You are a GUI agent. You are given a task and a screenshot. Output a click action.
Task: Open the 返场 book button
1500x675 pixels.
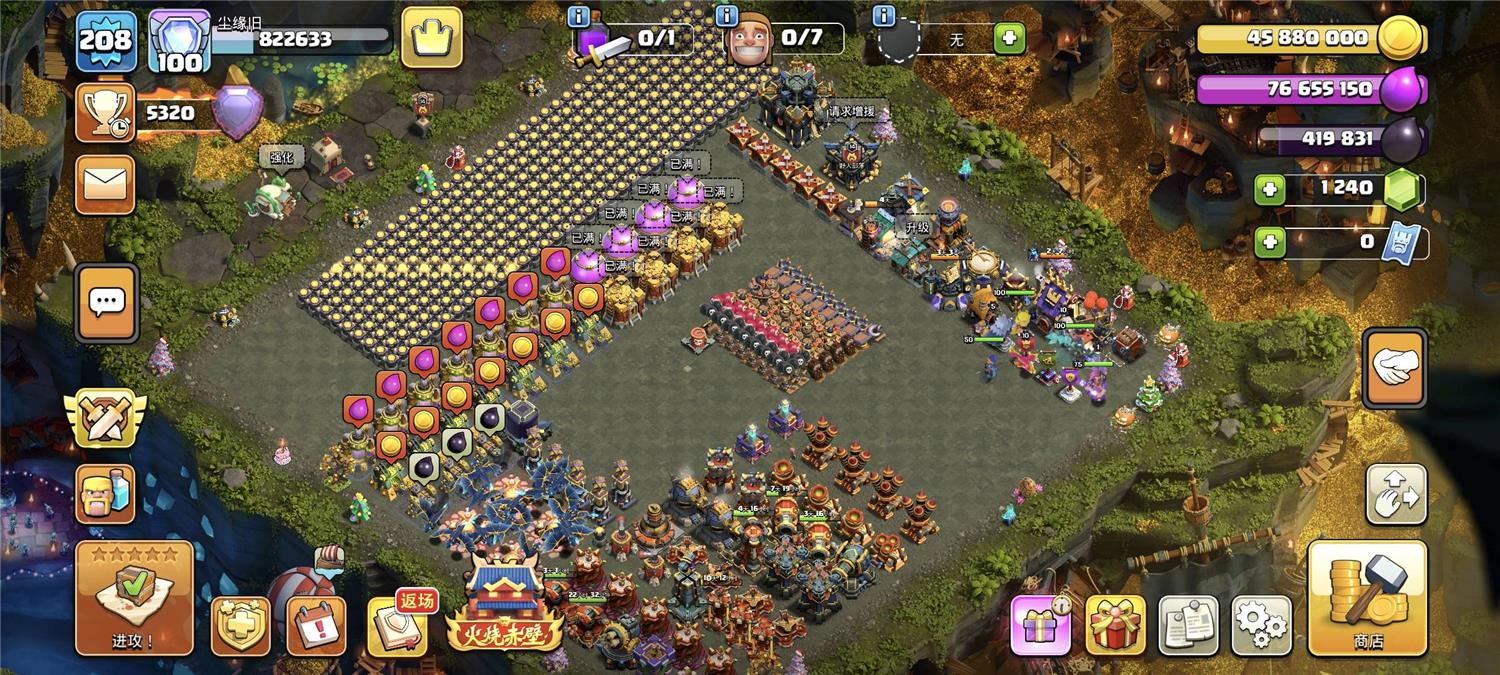point(396,626)
